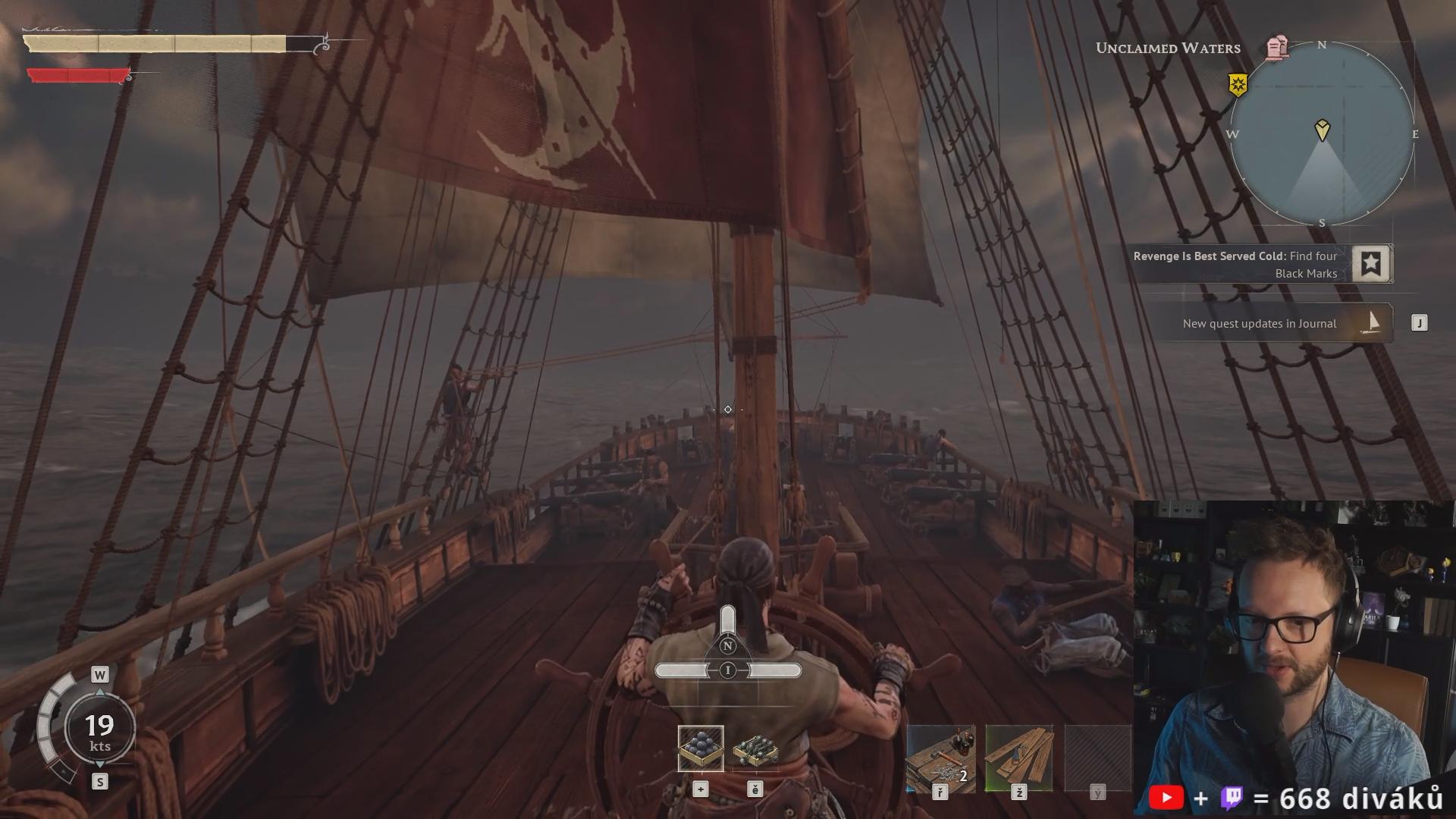This screenshot has width=1456, height=819.
Task: Click the YouTube logo in stream overlay
Action: pyautogui.click(x=1166, y=799)
